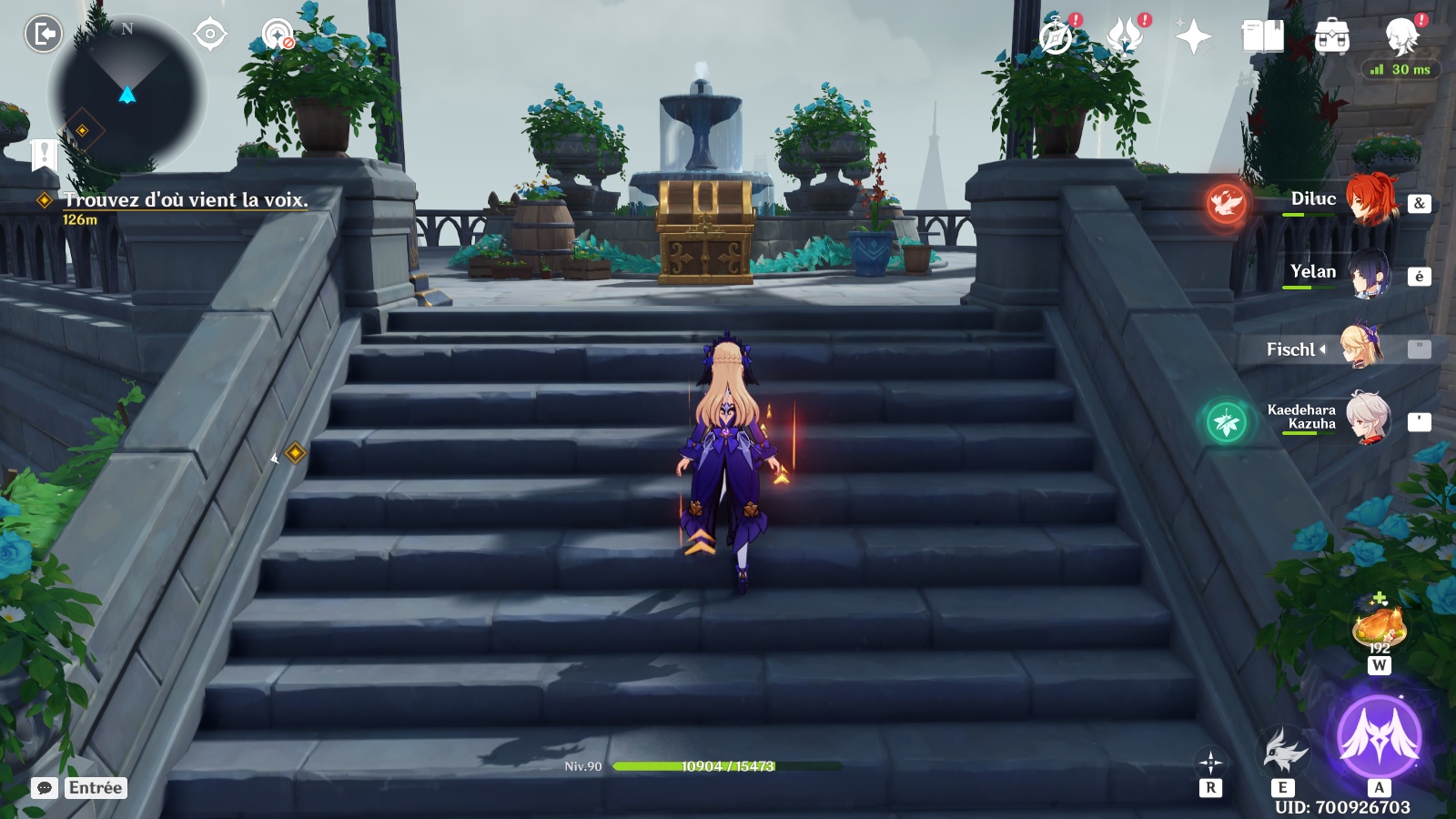Open the chat with the Entrée button
The width and height of the screenshot is (1456, 819).
(x=79, y=788)
